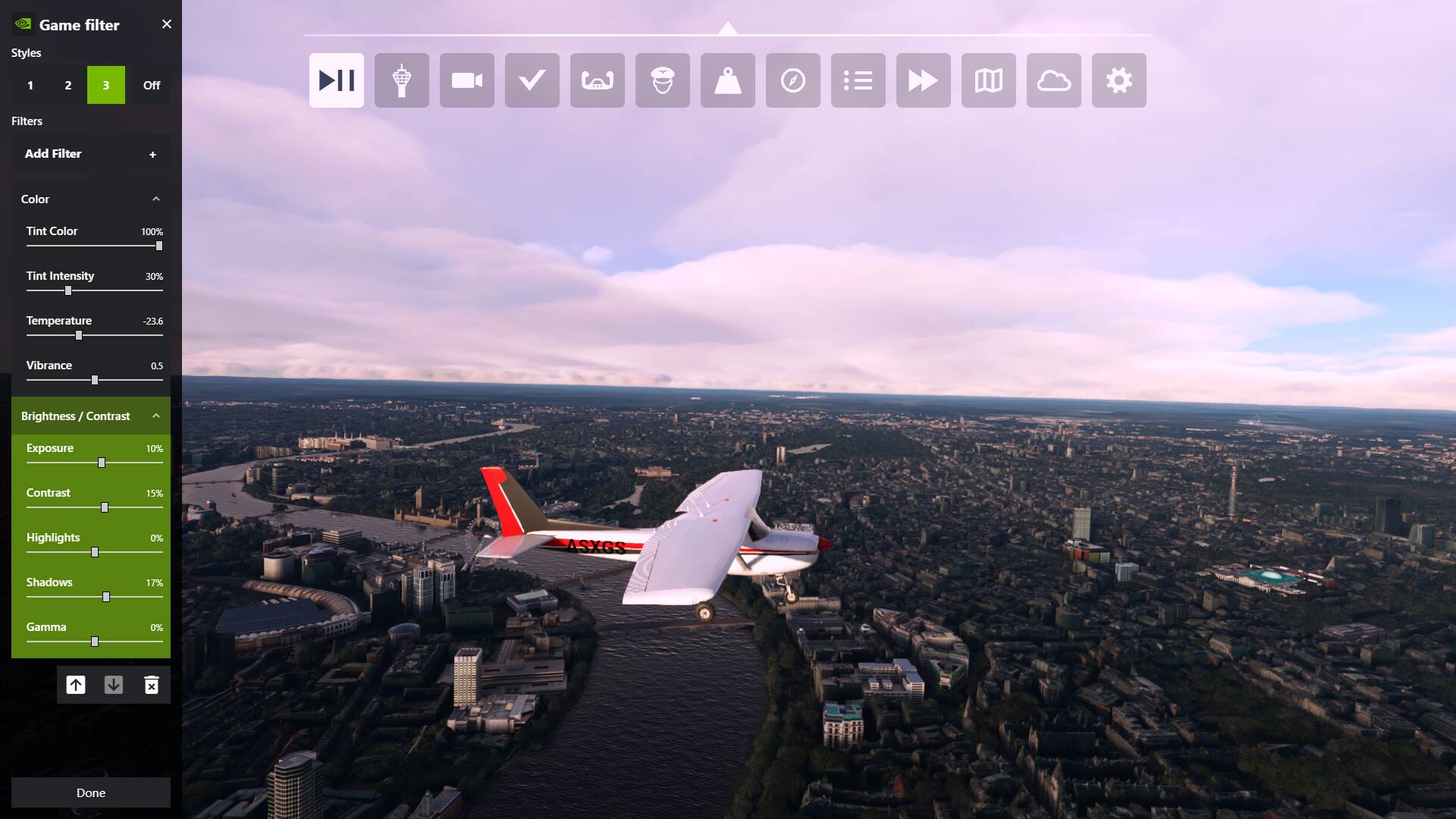Open the VFR map panel
1456x819 pixels.
coord(988,80)
